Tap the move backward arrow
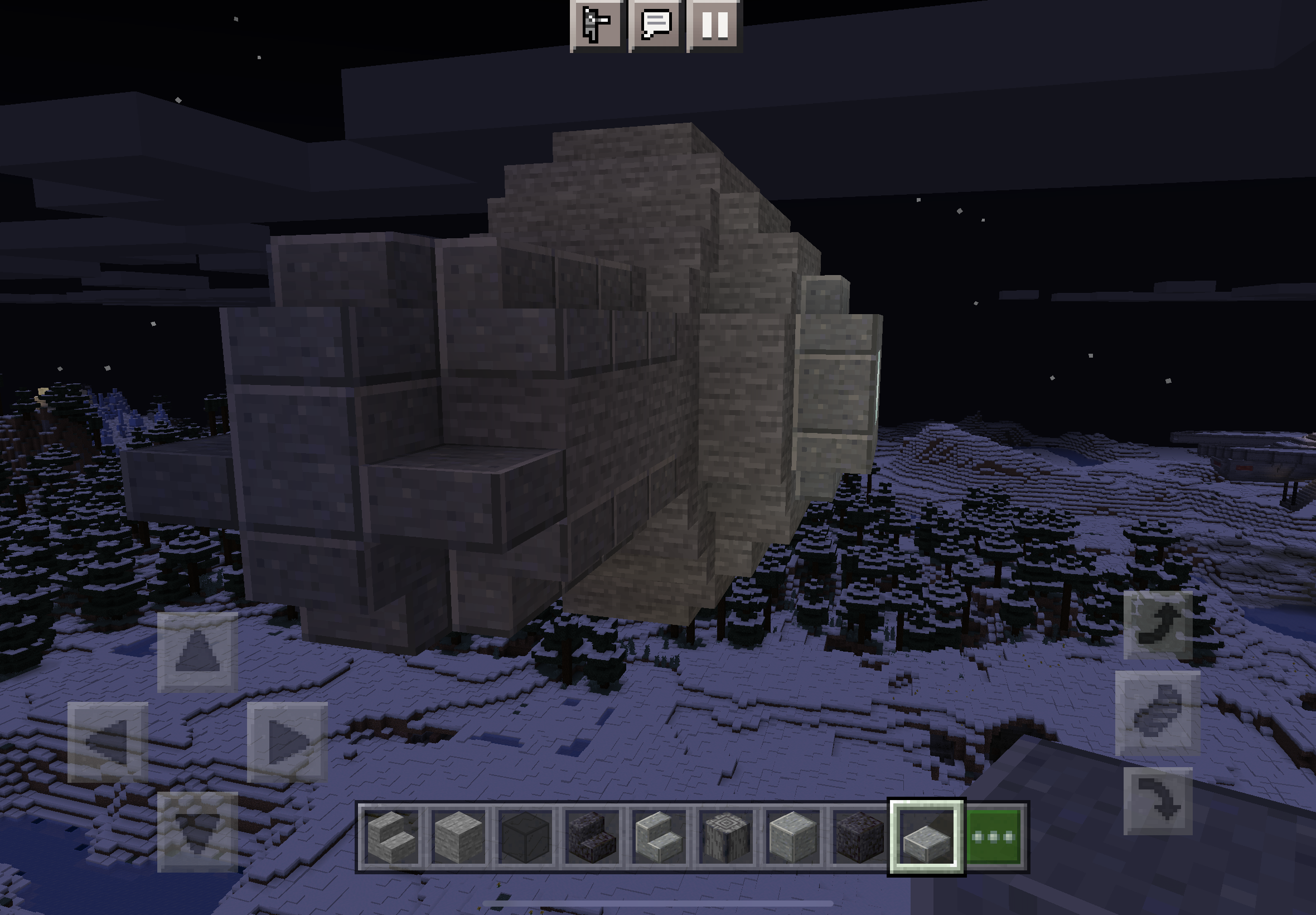 coord(197,831)
